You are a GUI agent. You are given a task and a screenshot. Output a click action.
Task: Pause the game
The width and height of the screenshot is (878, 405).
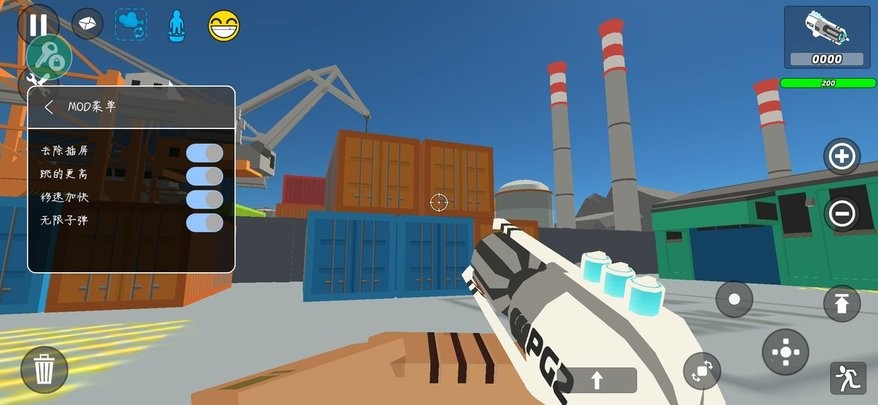38,25
